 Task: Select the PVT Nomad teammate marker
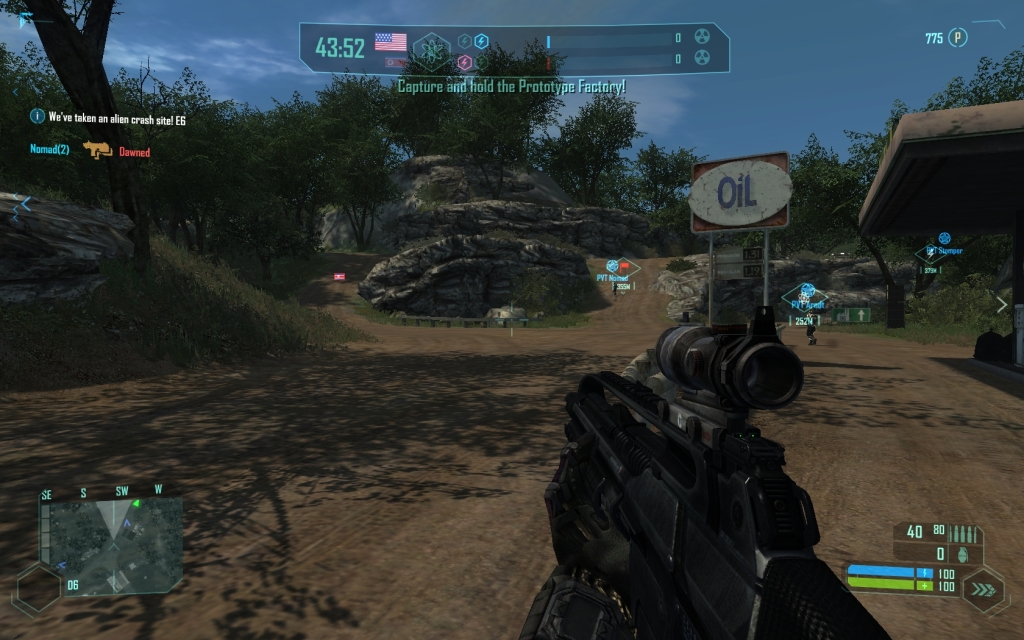(613, 266)
